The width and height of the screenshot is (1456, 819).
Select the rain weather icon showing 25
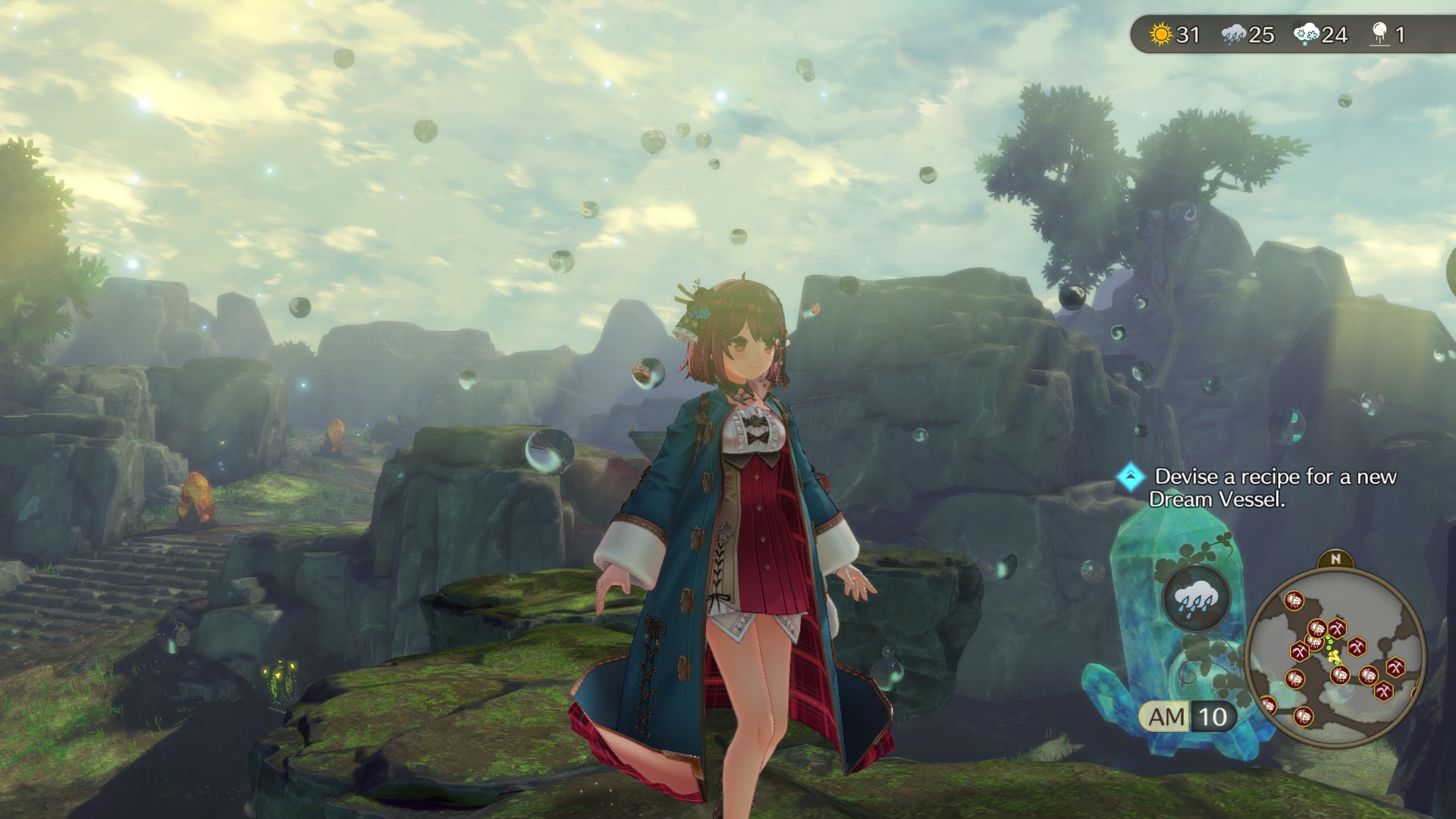click(1232, 33)
